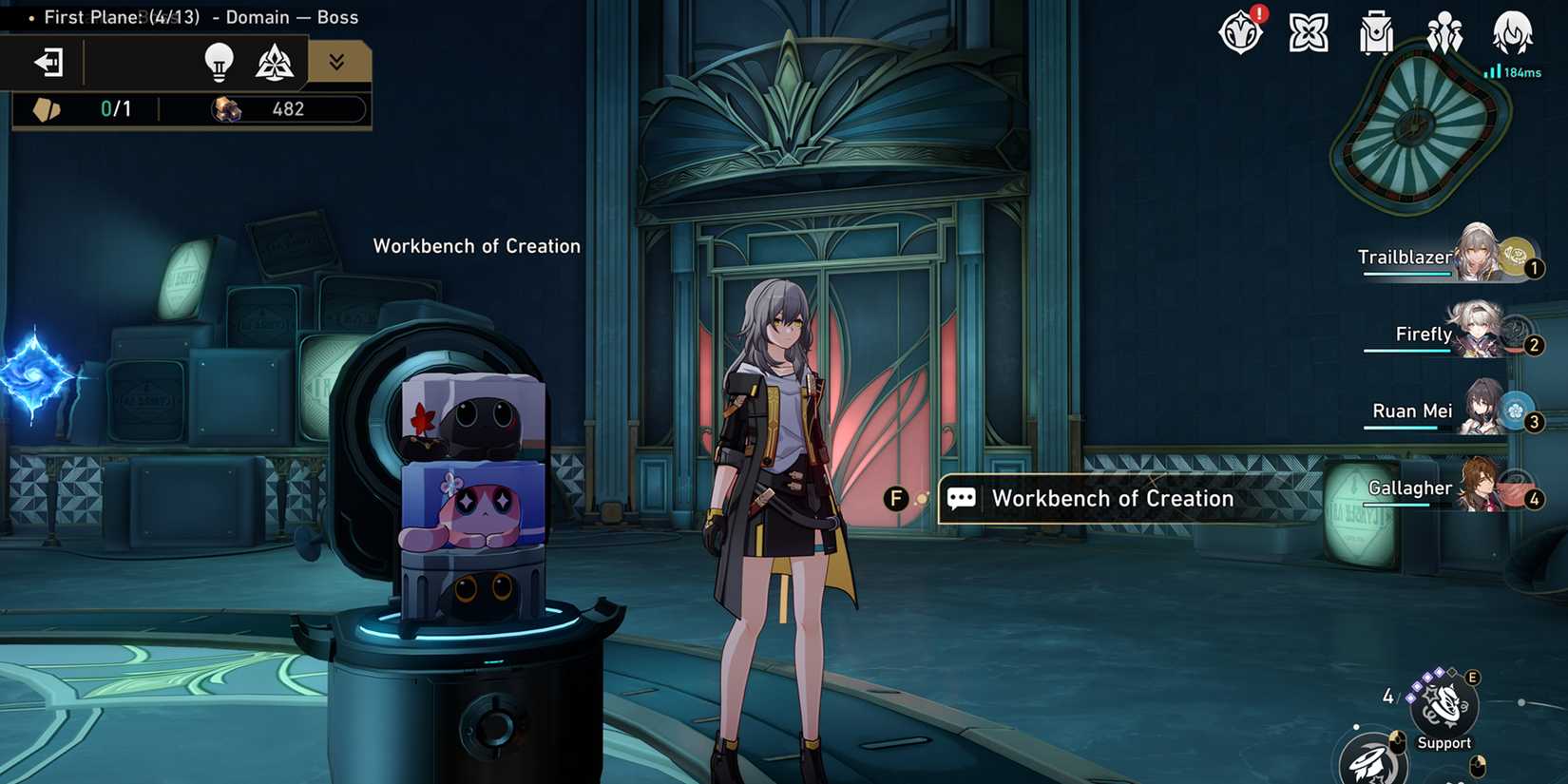Click the three-figure team lineup icon

(1444, 34)
